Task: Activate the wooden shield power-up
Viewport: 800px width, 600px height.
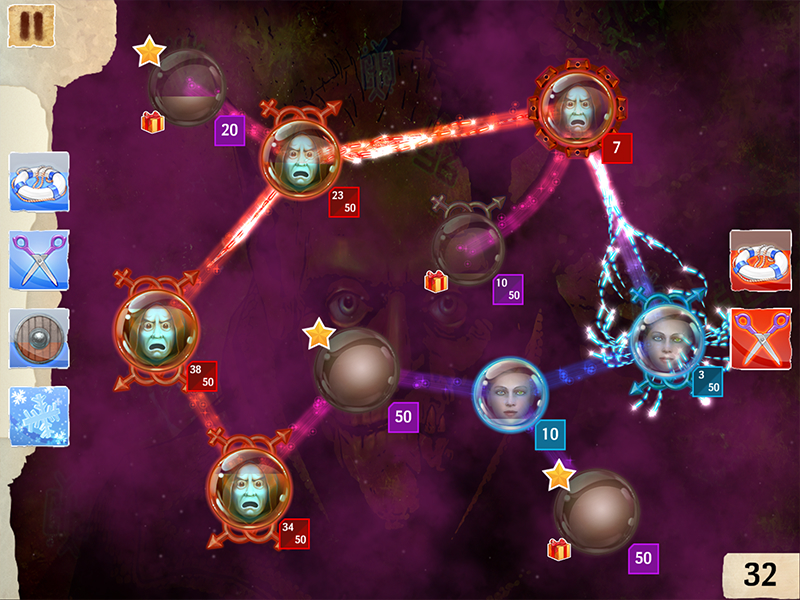Action: pyautogui.click(x=39, y=338)
